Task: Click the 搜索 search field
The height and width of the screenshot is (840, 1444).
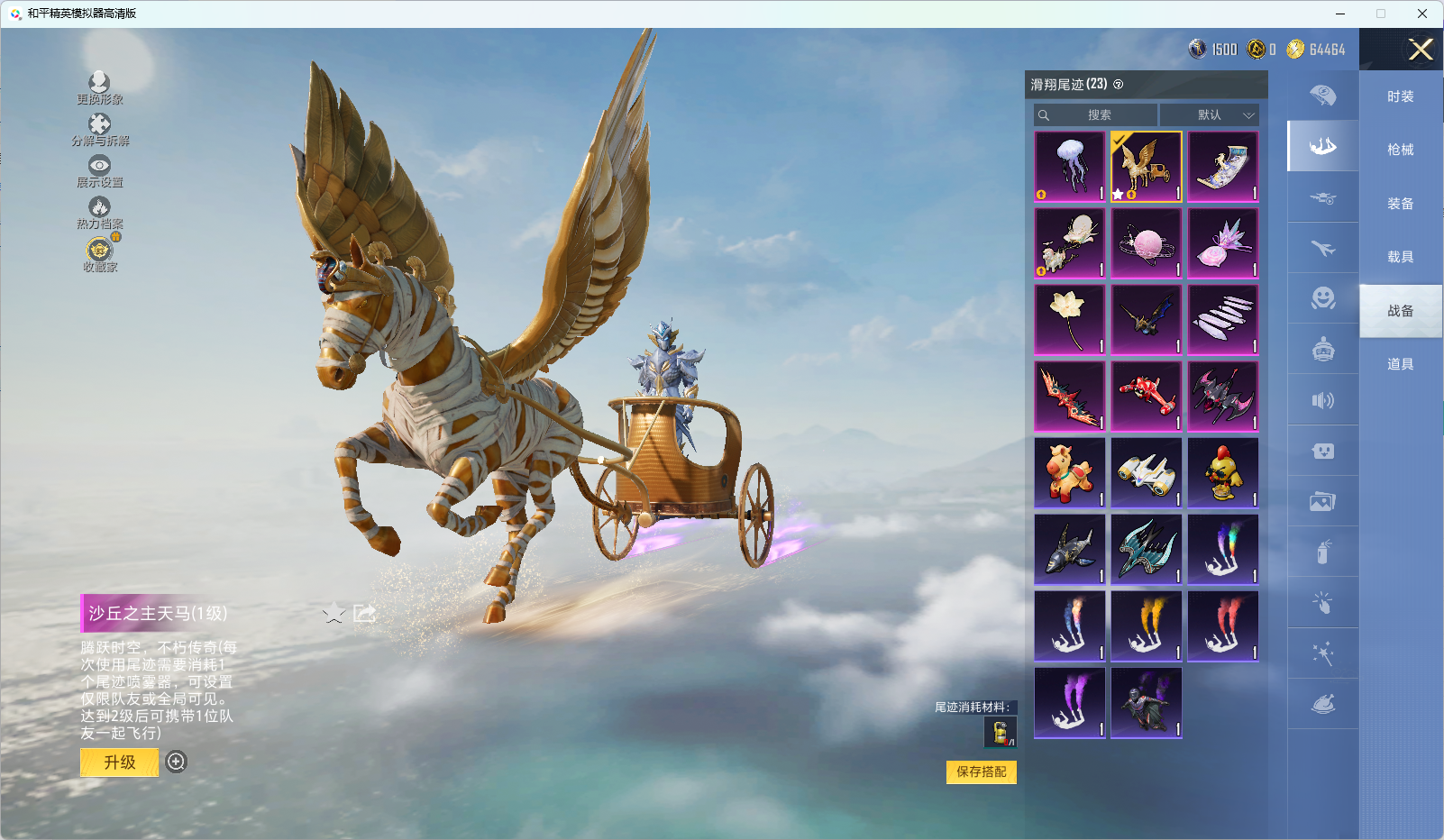Action: 1096,115
